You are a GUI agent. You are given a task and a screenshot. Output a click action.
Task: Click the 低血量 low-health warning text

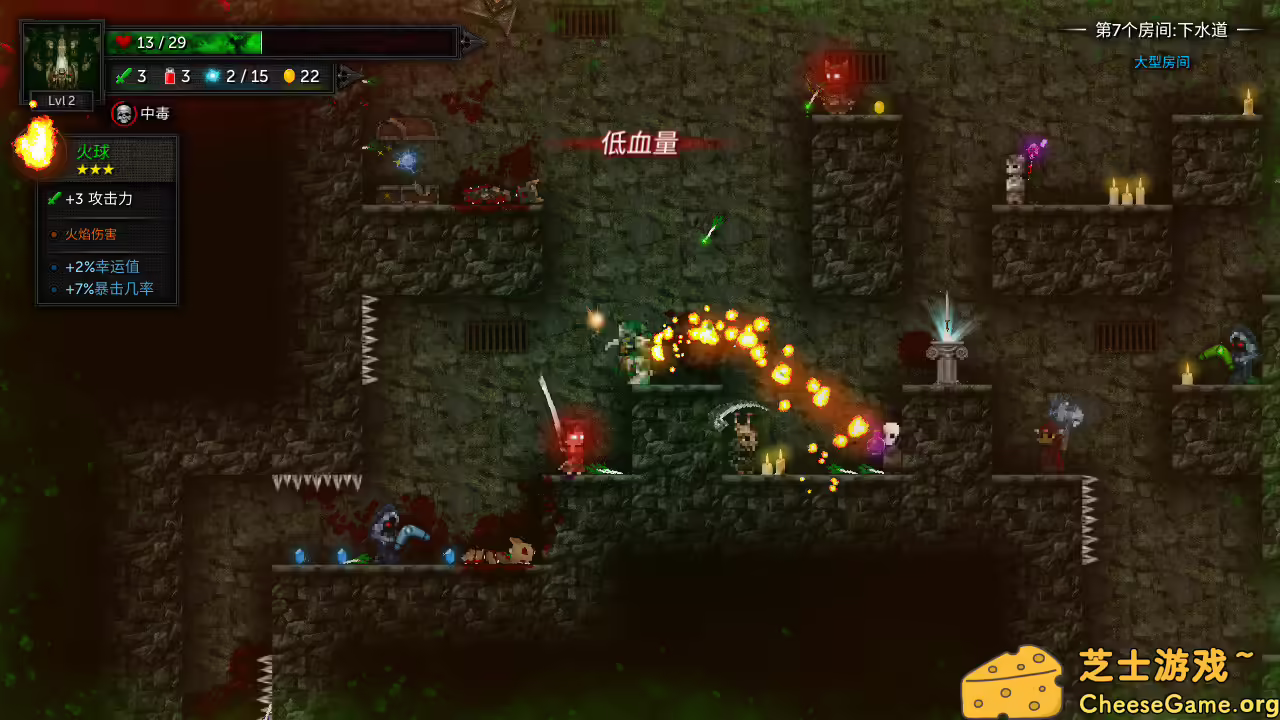[638, 145]
